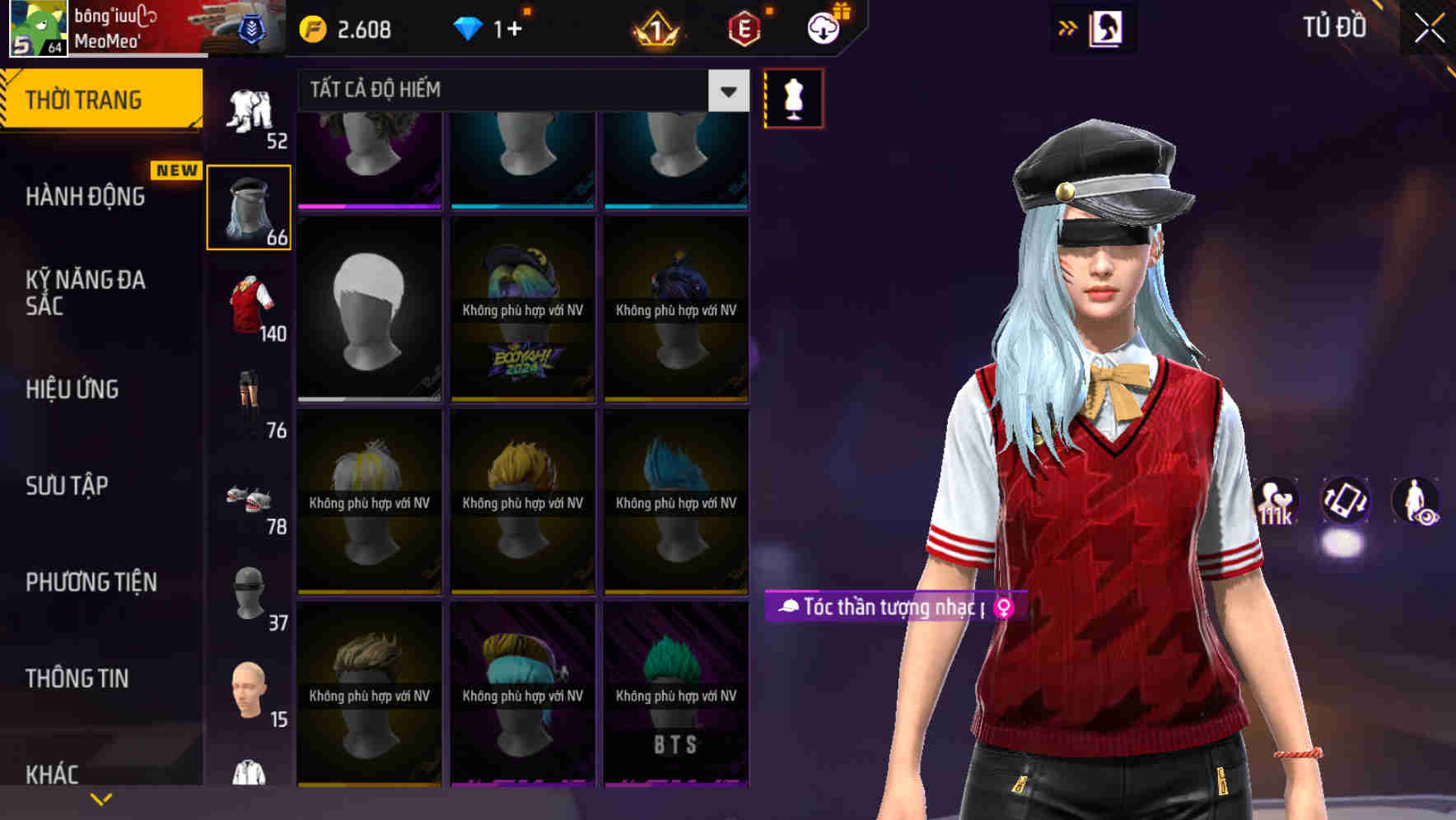The image size is (1456, 820).
Task: Click the mannequin preview icon beside rarity filter
Action: pos(793,97)
